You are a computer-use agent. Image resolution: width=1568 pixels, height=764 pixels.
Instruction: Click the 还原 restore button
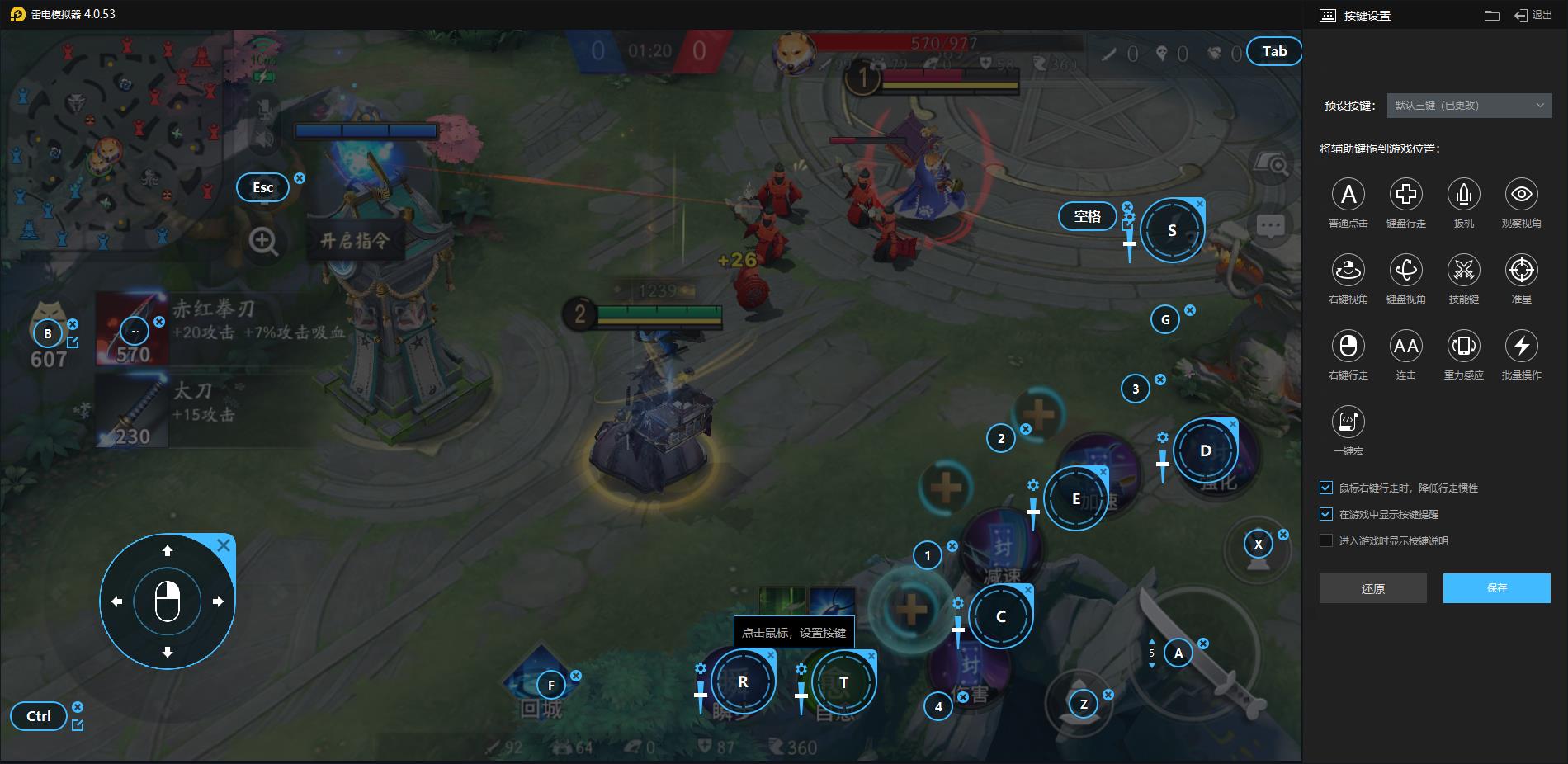1372,588
